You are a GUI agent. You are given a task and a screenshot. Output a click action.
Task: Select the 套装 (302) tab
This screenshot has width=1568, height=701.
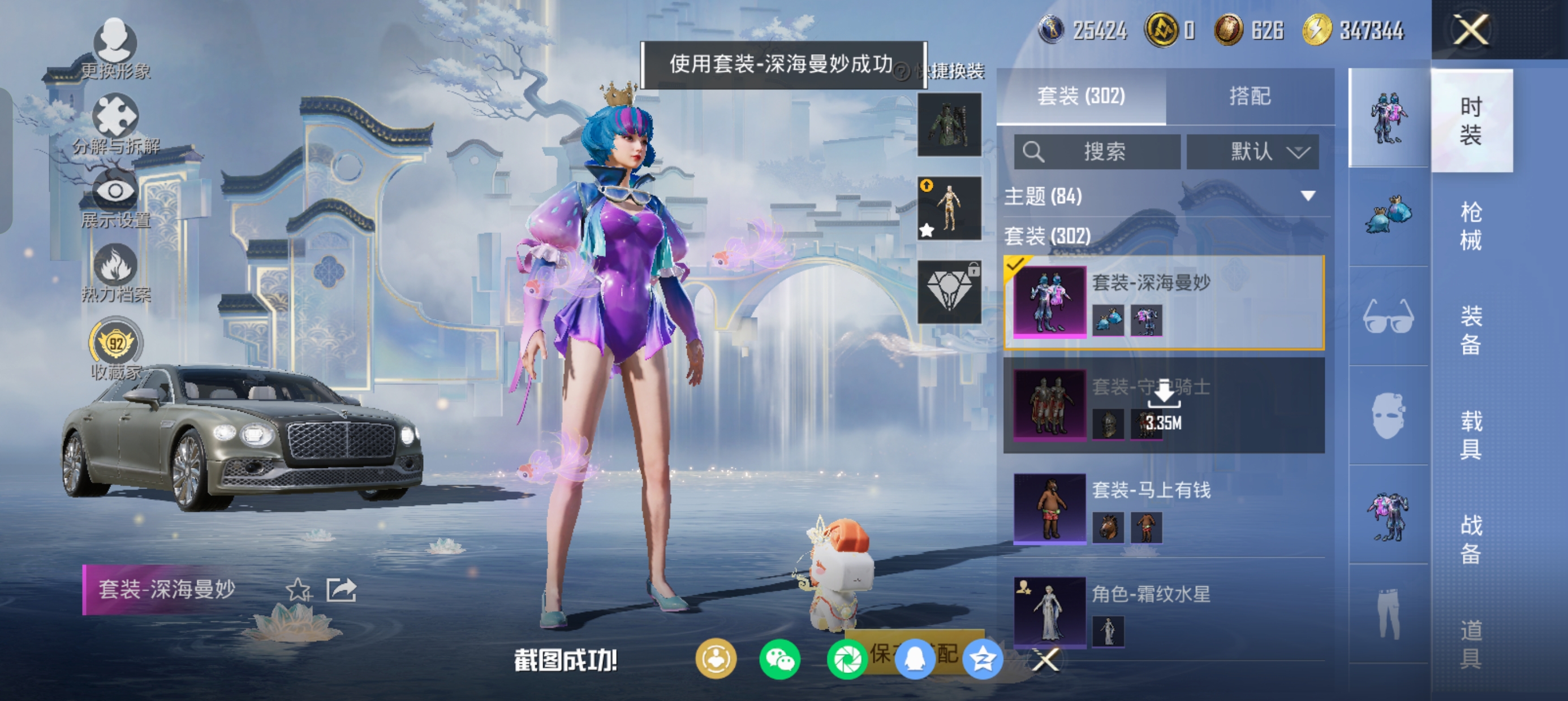1081,96
